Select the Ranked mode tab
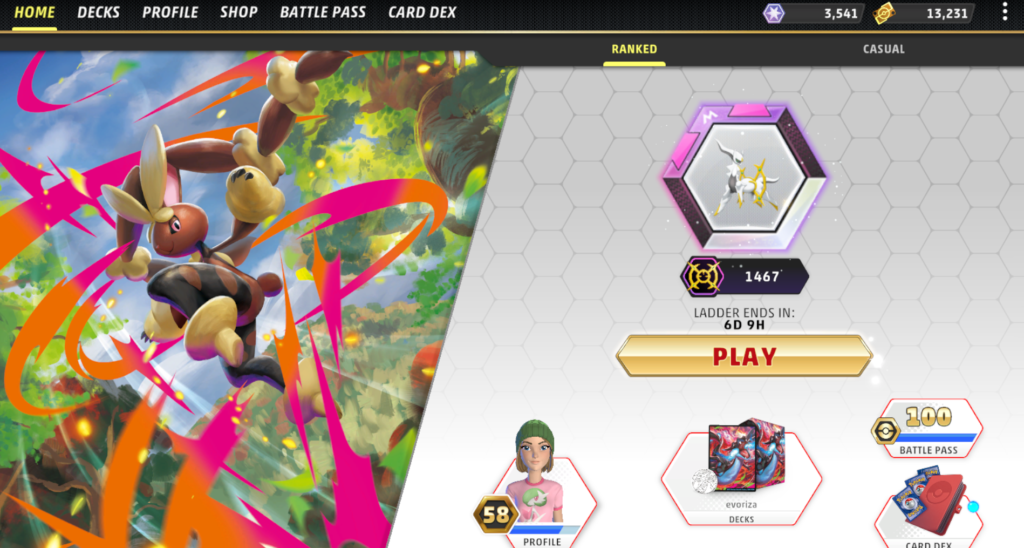The height and width of the screenshot is (548, 1024). point(634,49)
